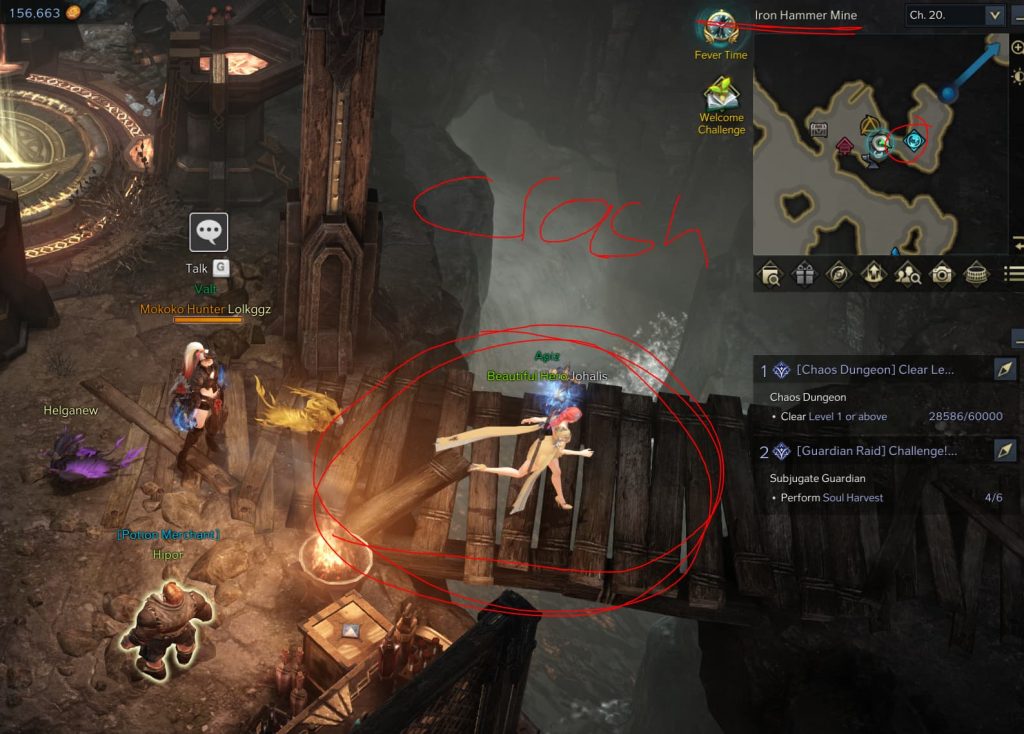Open the list menu icon beside the colosseum
This screenshot has height=734, width=1024.
coord(1013,273)
